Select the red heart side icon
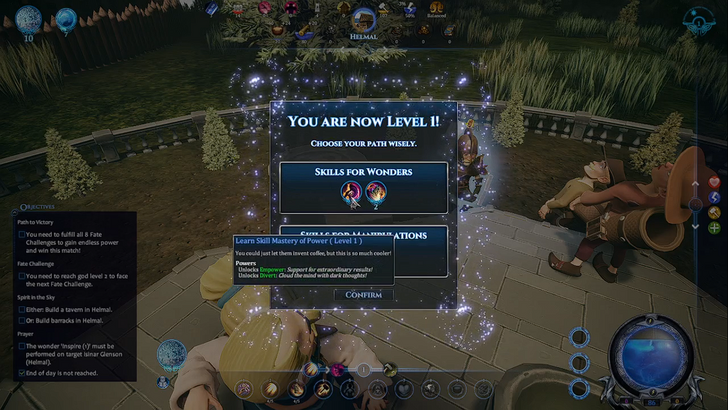The image size is (728, 410). pyautogui.click(x=714, y=183)
